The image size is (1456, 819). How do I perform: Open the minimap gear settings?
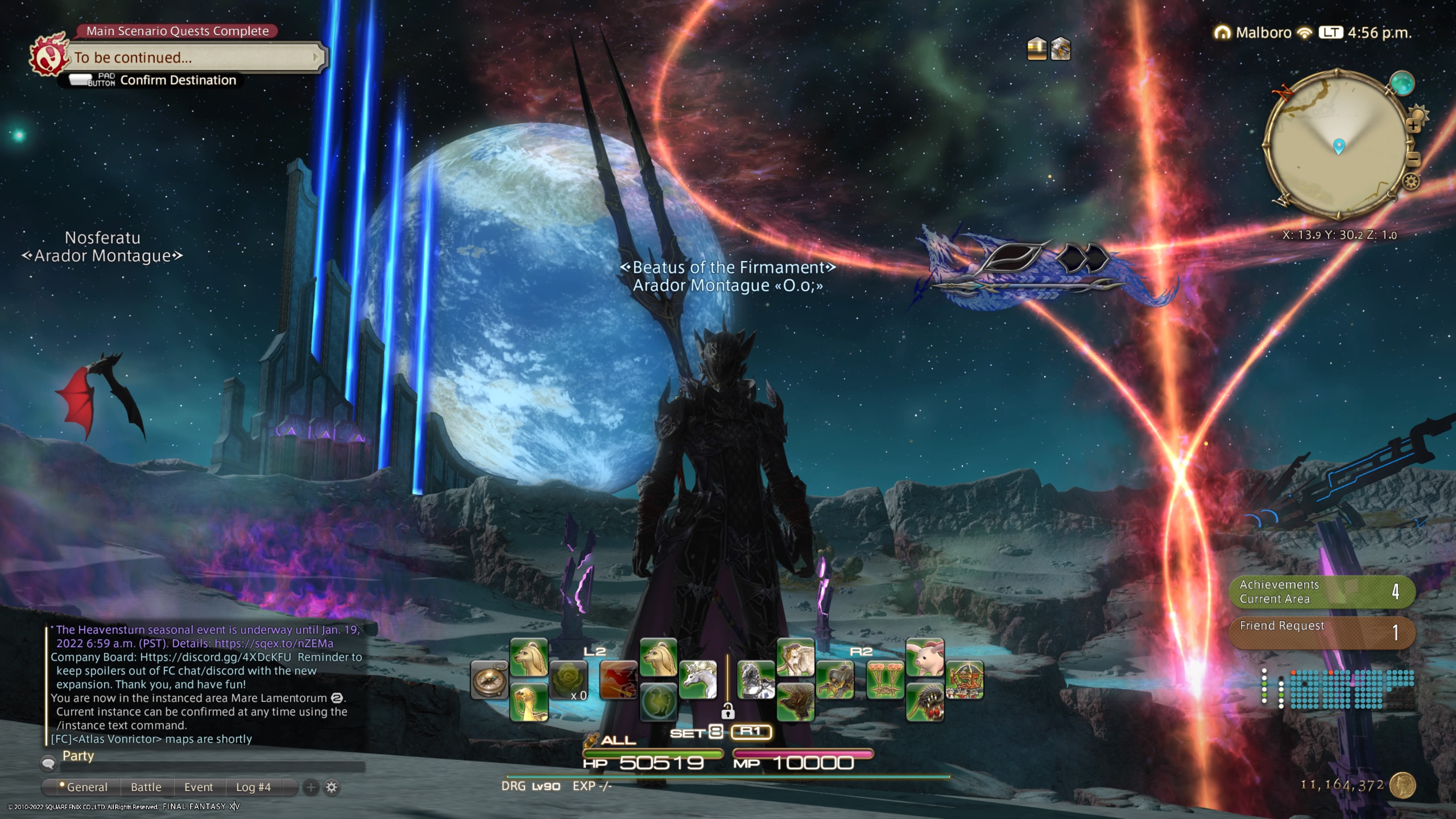click(1411, 182)
